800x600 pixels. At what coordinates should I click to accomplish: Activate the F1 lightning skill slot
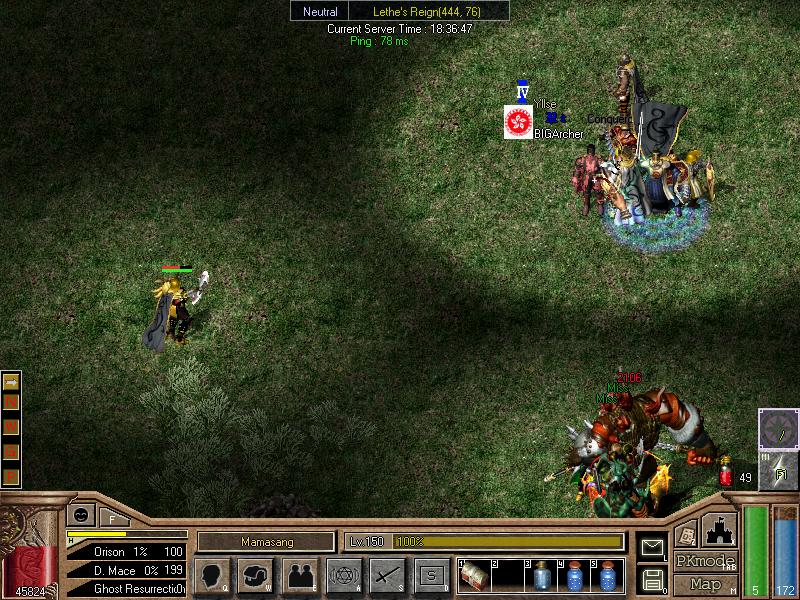[x=779, y=470]
